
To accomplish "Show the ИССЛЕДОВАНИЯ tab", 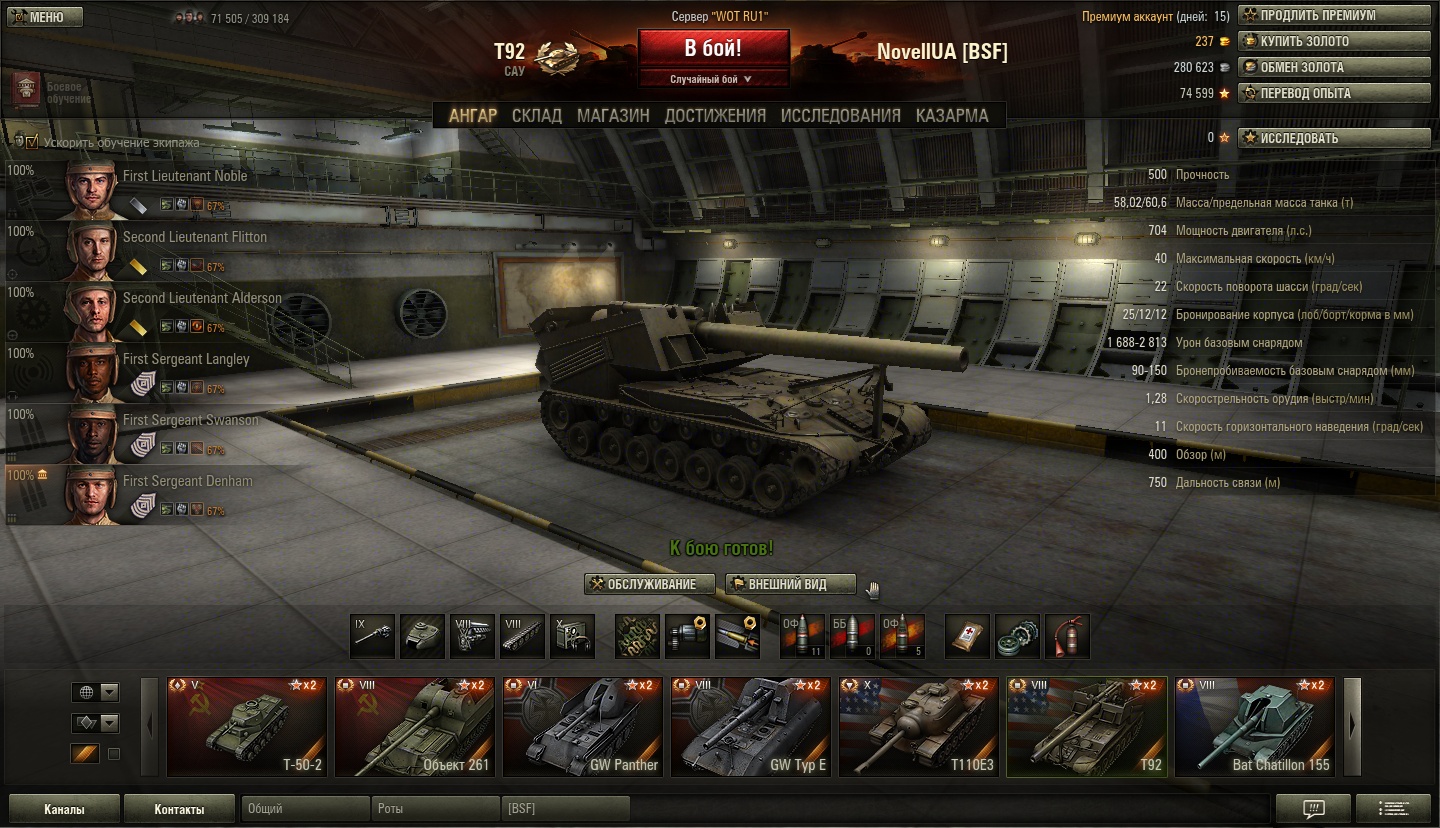I will 840,116.
